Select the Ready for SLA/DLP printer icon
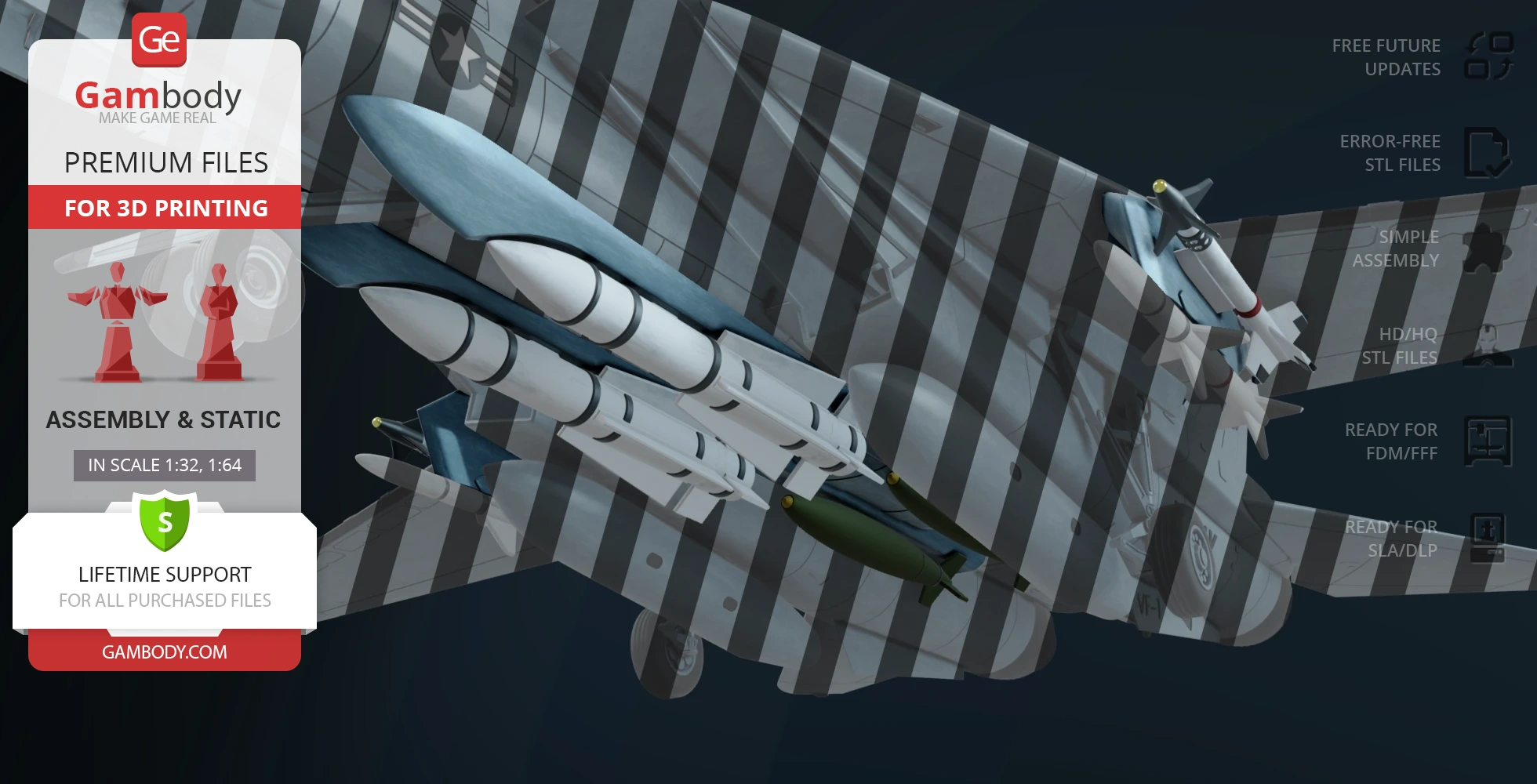 point(1487,538)
